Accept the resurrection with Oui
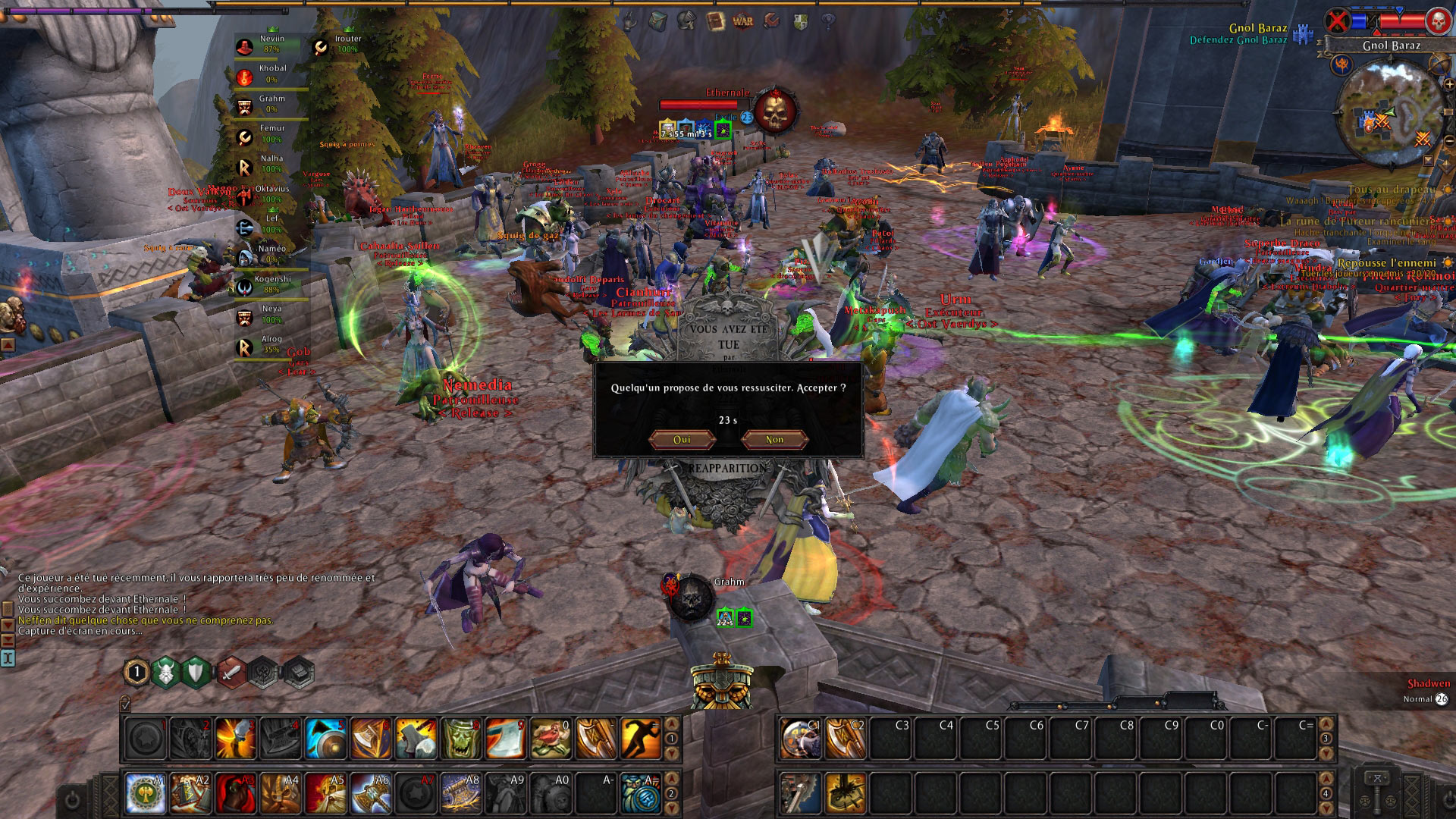This screenshot has height=819, width=1456. pyautogui.click(x=682, y=440)
